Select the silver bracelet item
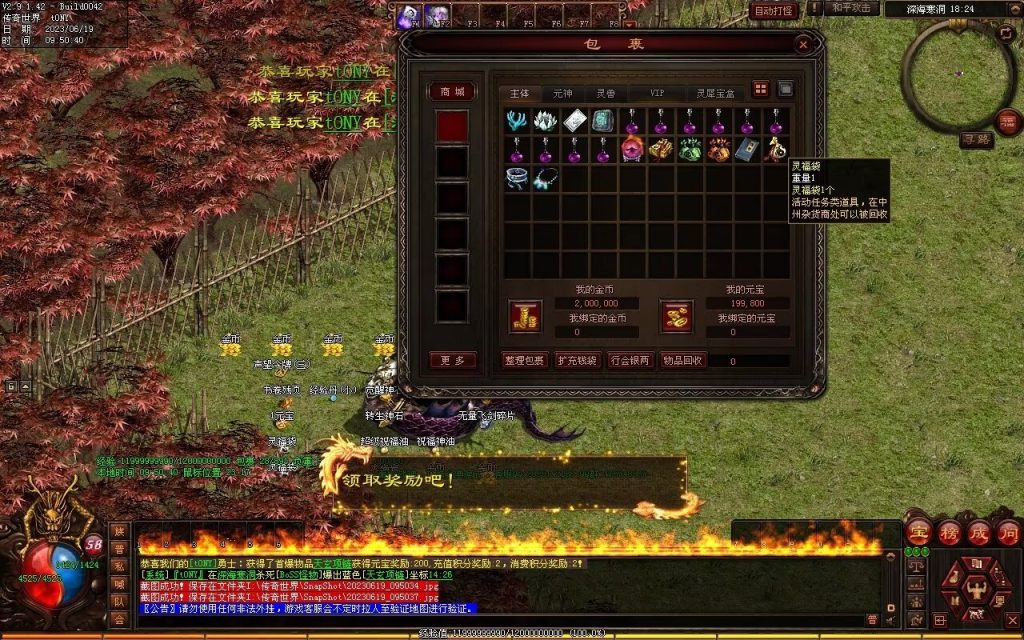Screen dimensions: 1024x640 [517, 179]
